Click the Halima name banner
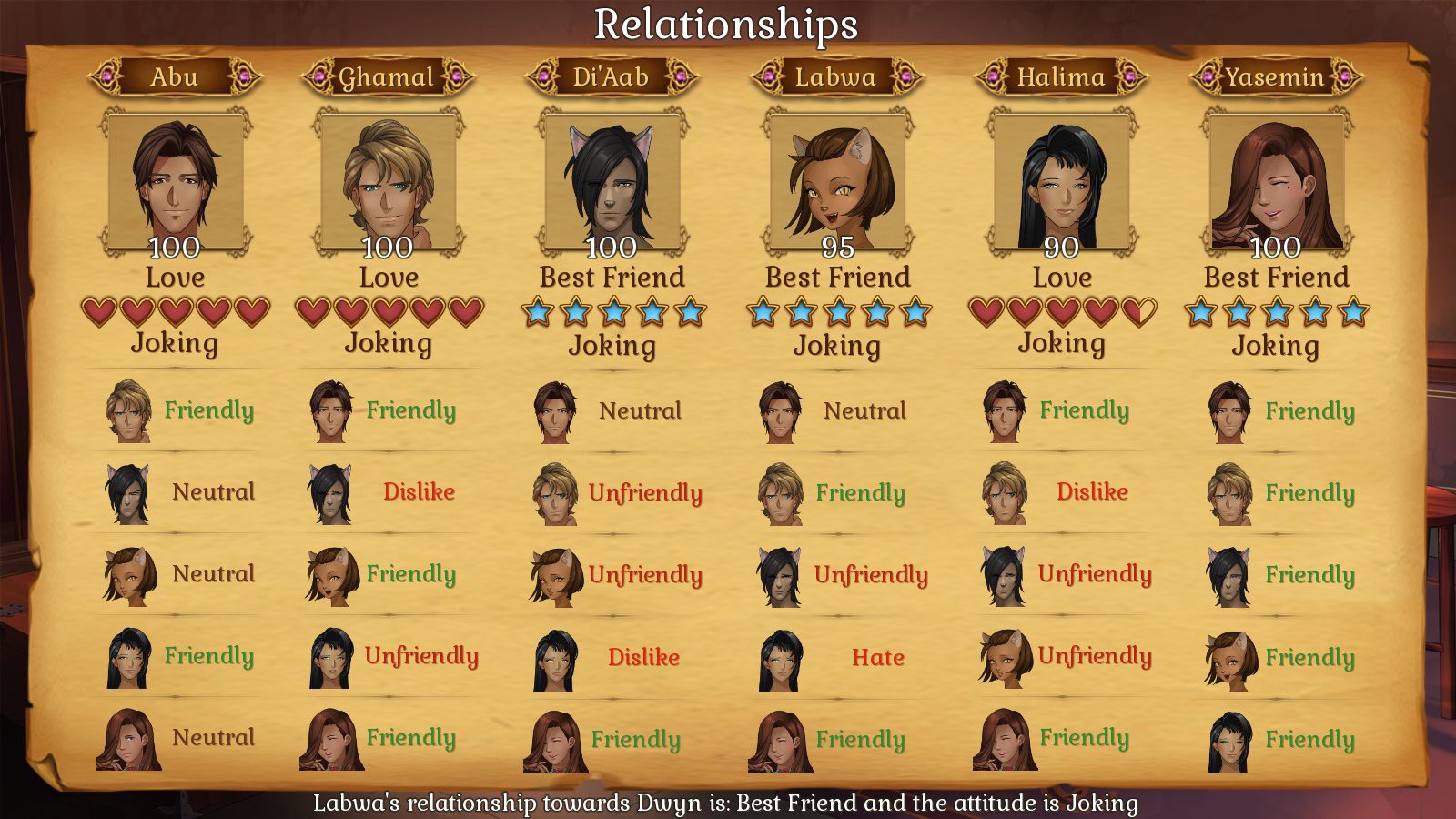 pyautogui.click(x=1061, y=76)
